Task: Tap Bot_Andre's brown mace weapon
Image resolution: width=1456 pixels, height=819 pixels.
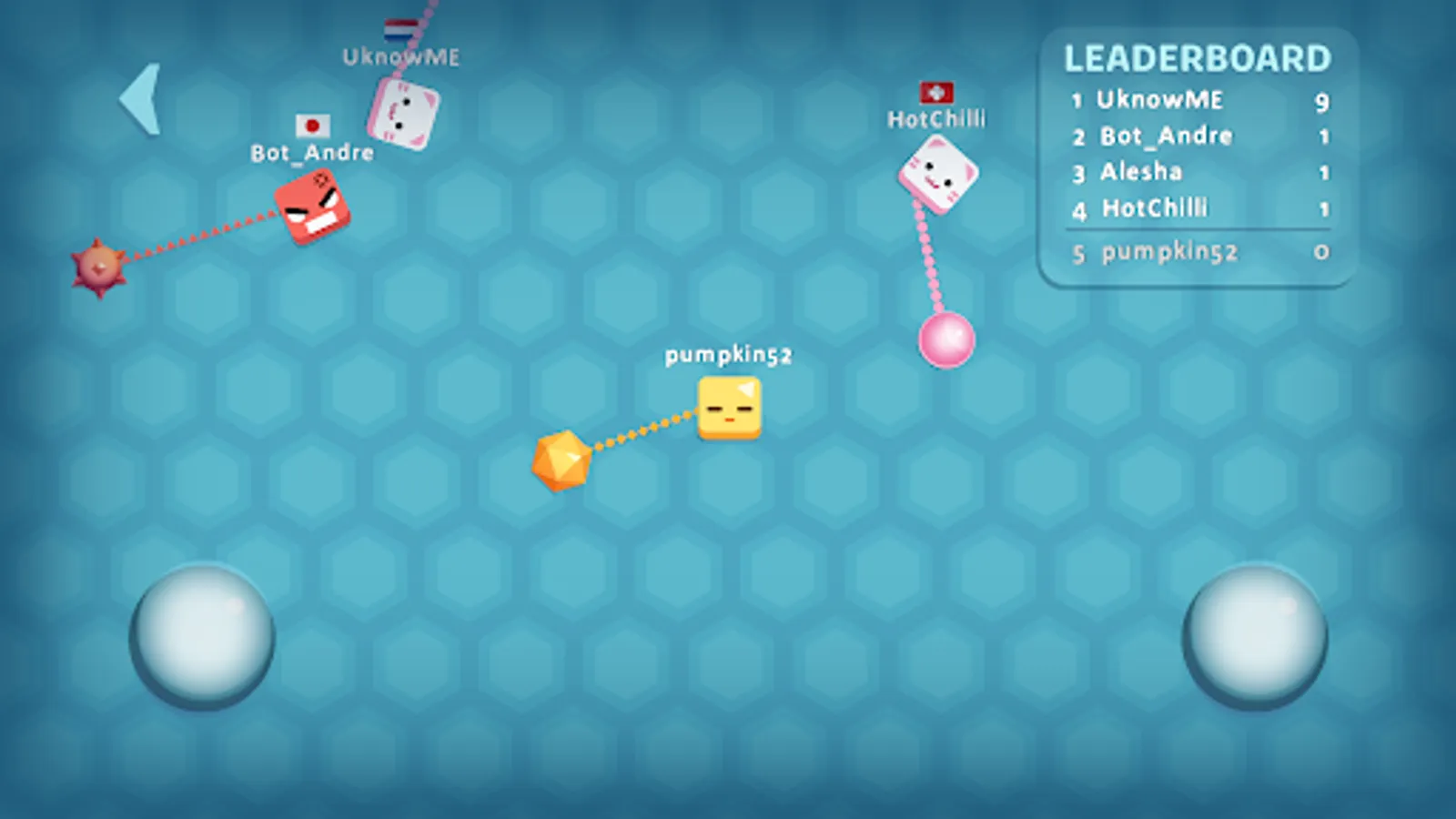Action: 97,267
